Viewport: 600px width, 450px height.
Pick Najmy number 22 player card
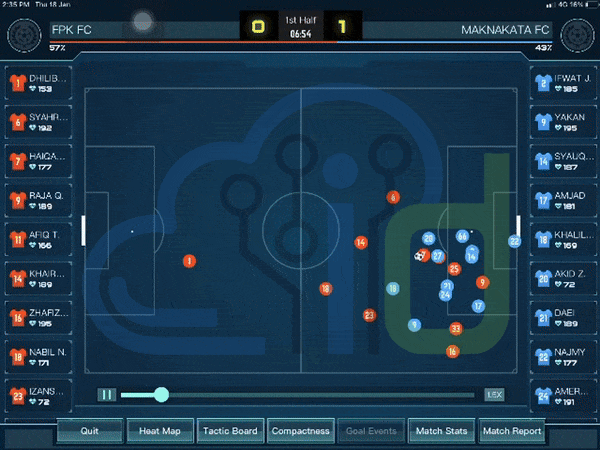[x=561, y=356]
